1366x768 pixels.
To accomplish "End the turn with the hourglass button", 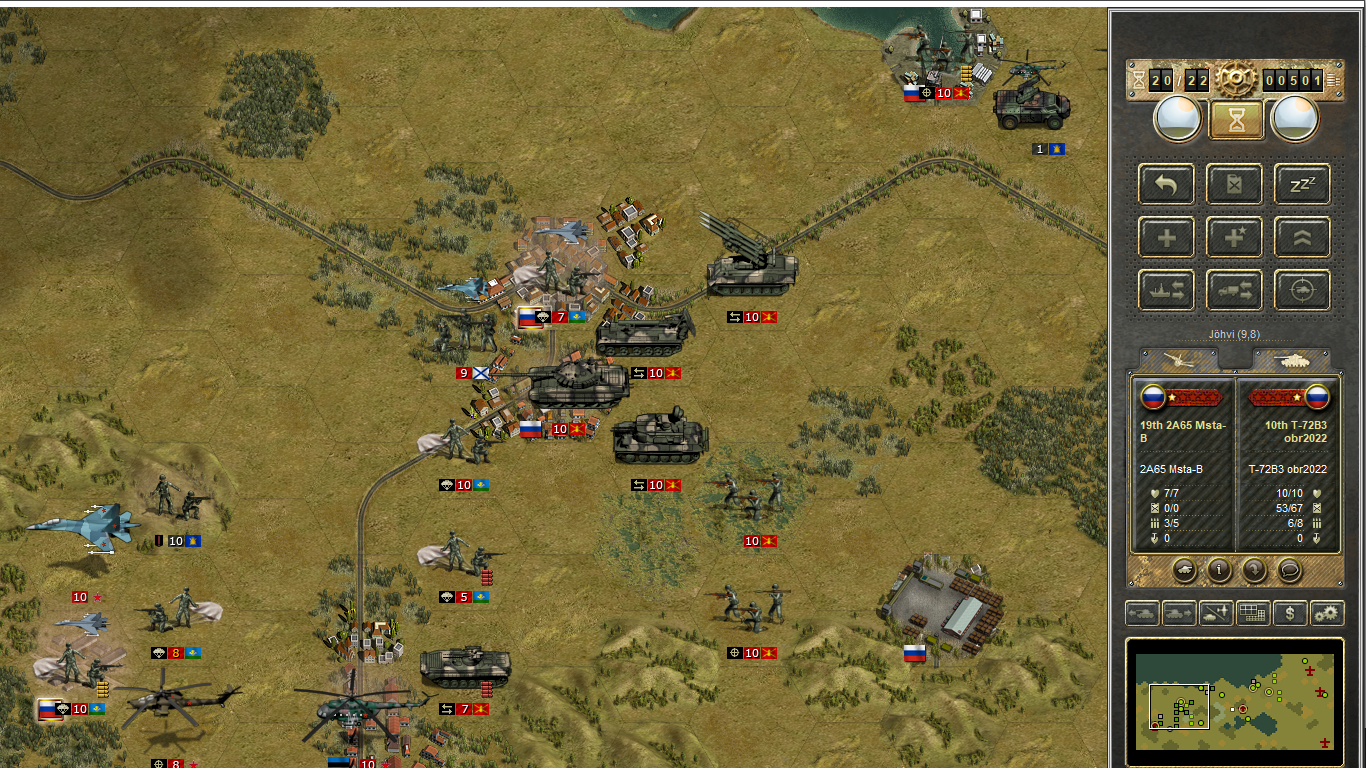I will (x=1236, y=120).
